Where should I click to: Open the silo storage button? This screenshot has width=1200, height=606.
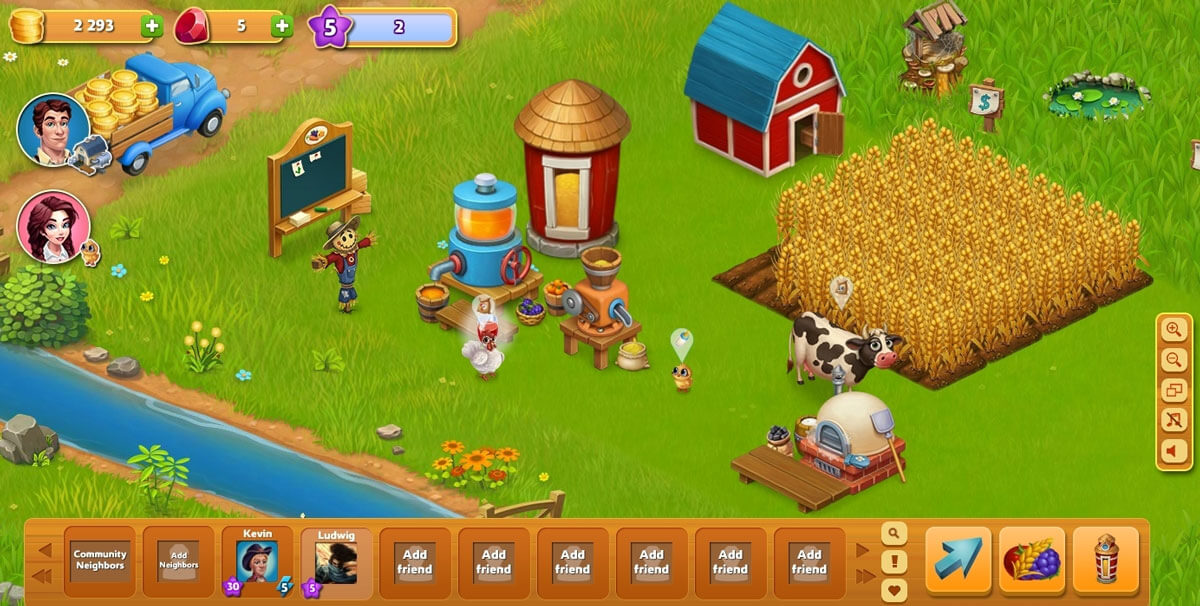click(x=1105, y=560)
